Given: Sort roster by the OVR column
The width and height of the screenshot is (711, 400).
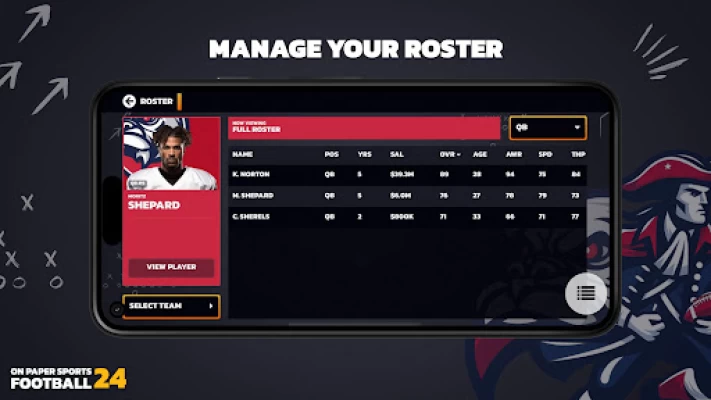Looking at the screenshot, I should coord(447,155).
